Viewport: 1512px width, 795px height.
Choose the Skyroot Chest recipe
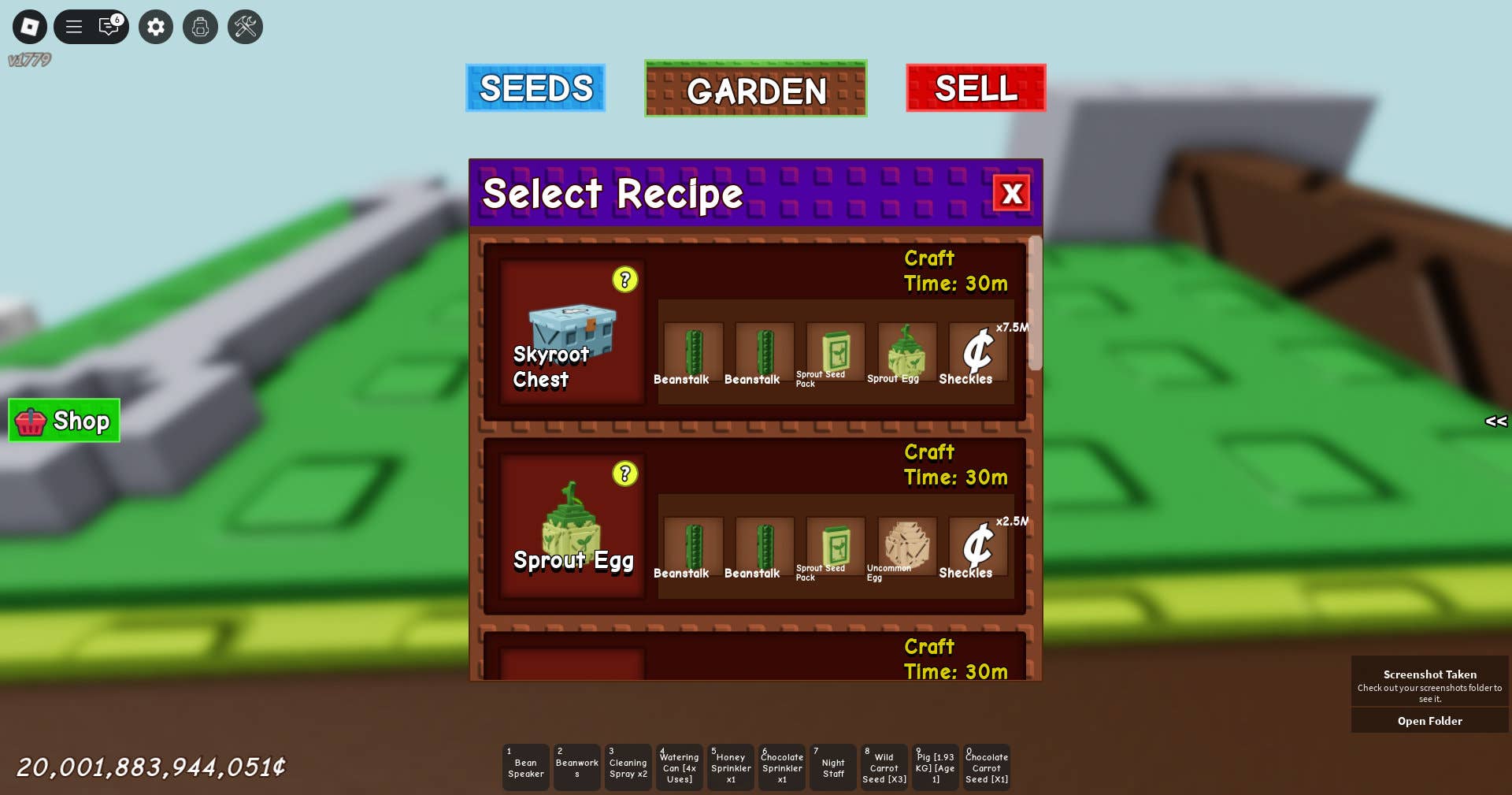572,332
